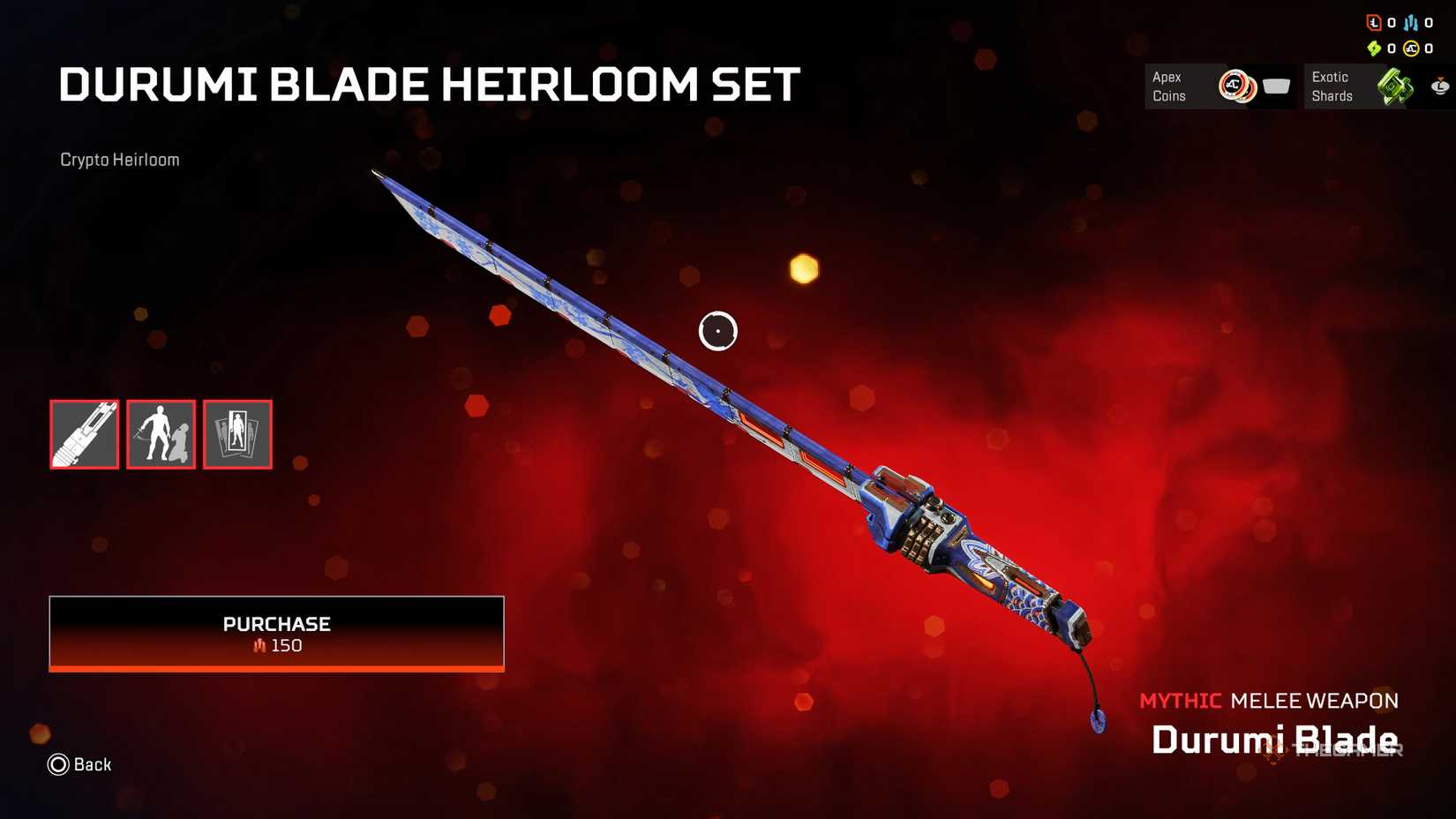Click the small Lifeline emblem beside Exotic Shards
1456x819 pixels.
click(x=1440, y=87)
